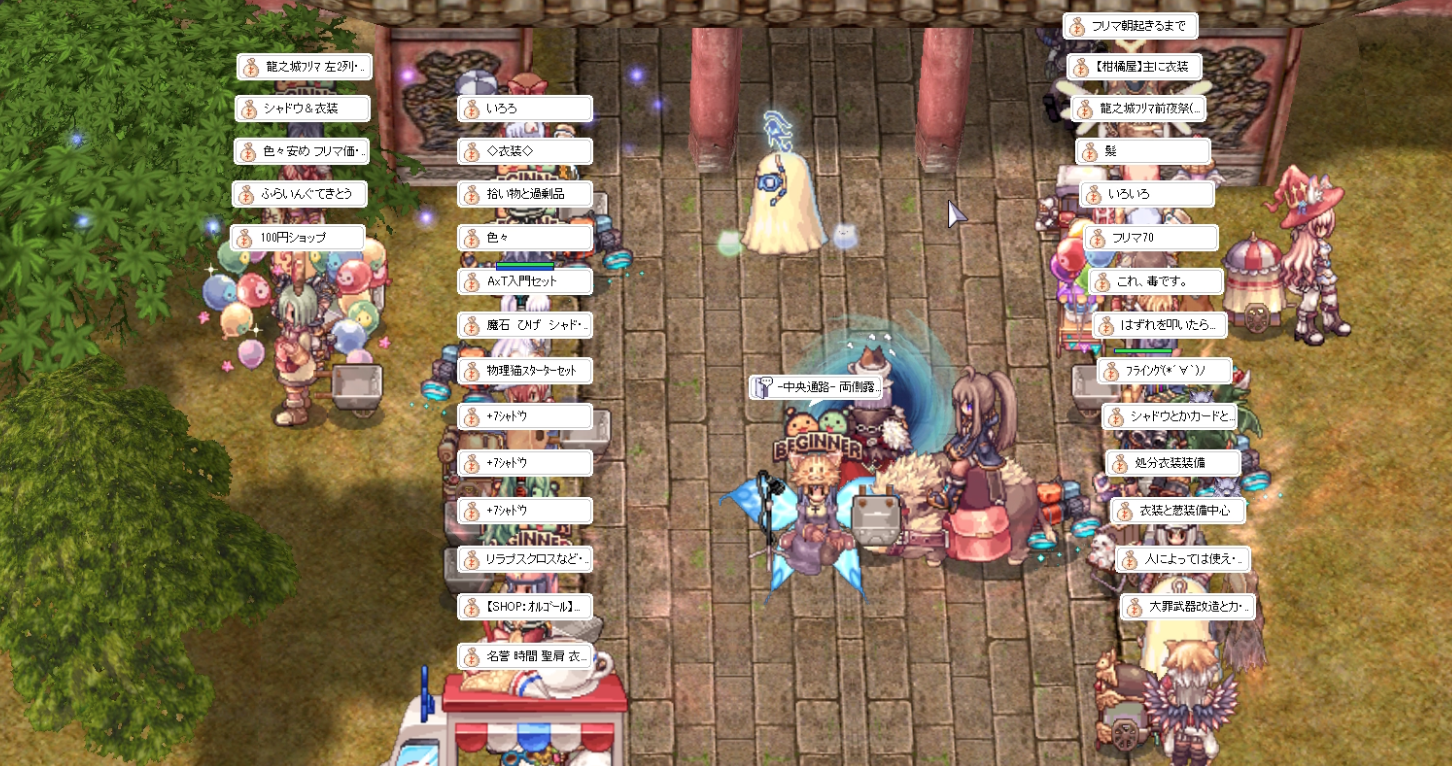Viewport: 1452px width, 766px height.
Task: View the 処分衣装装備 vendor shop
Action: coord(1173,464)
